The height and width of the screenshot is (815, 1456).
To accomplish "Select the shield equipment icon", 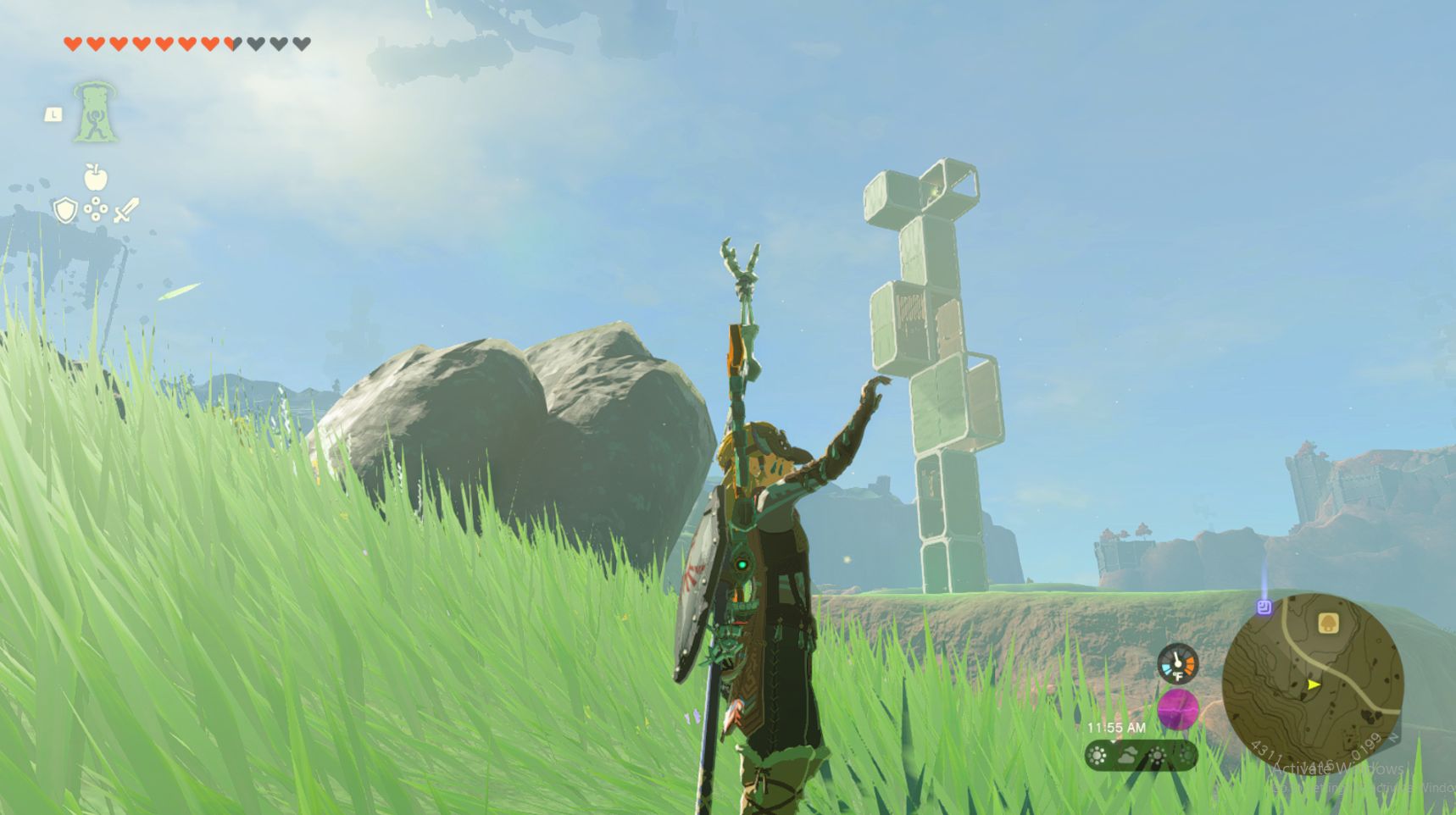I will [65, 211].
